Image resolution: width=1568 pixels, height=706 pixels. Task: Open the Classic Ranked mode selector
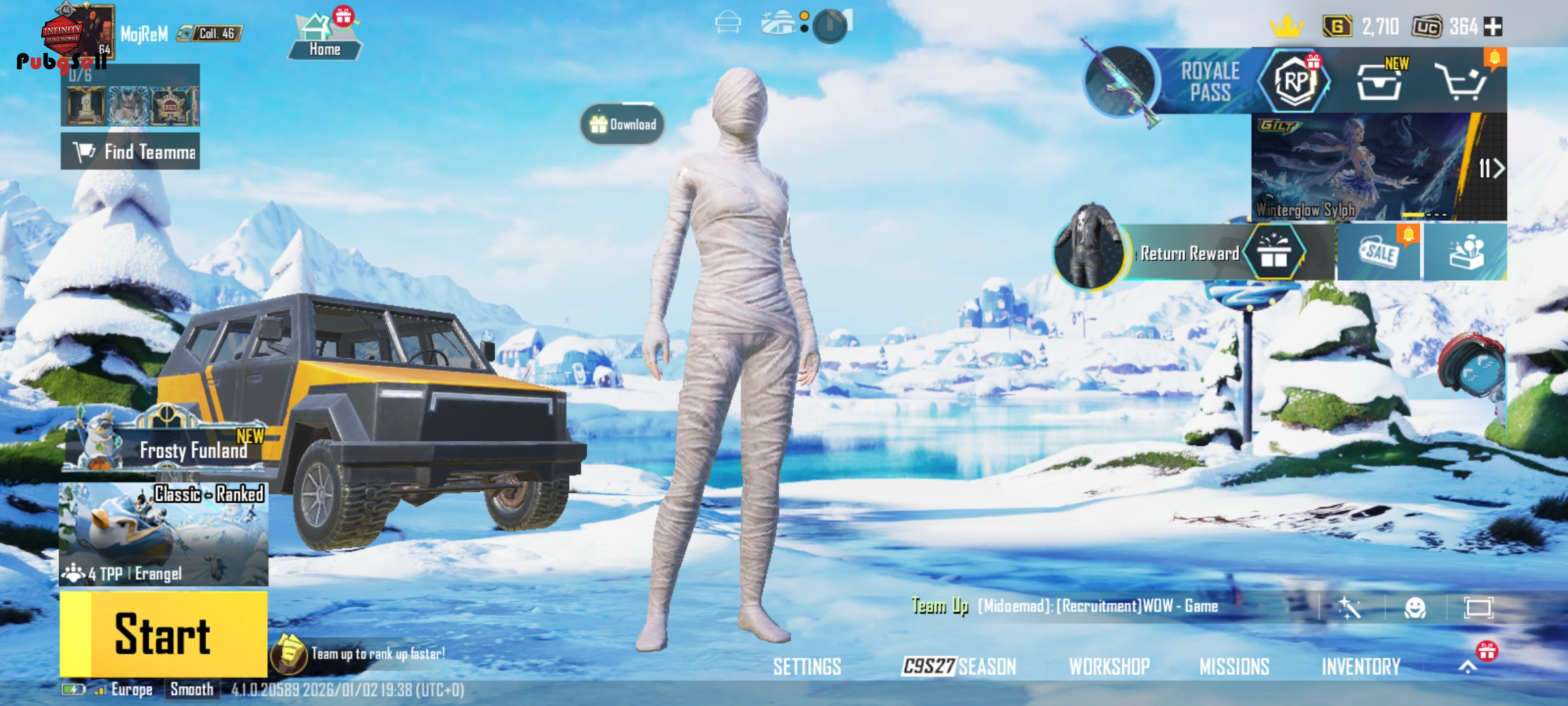(x=163, y=533)
